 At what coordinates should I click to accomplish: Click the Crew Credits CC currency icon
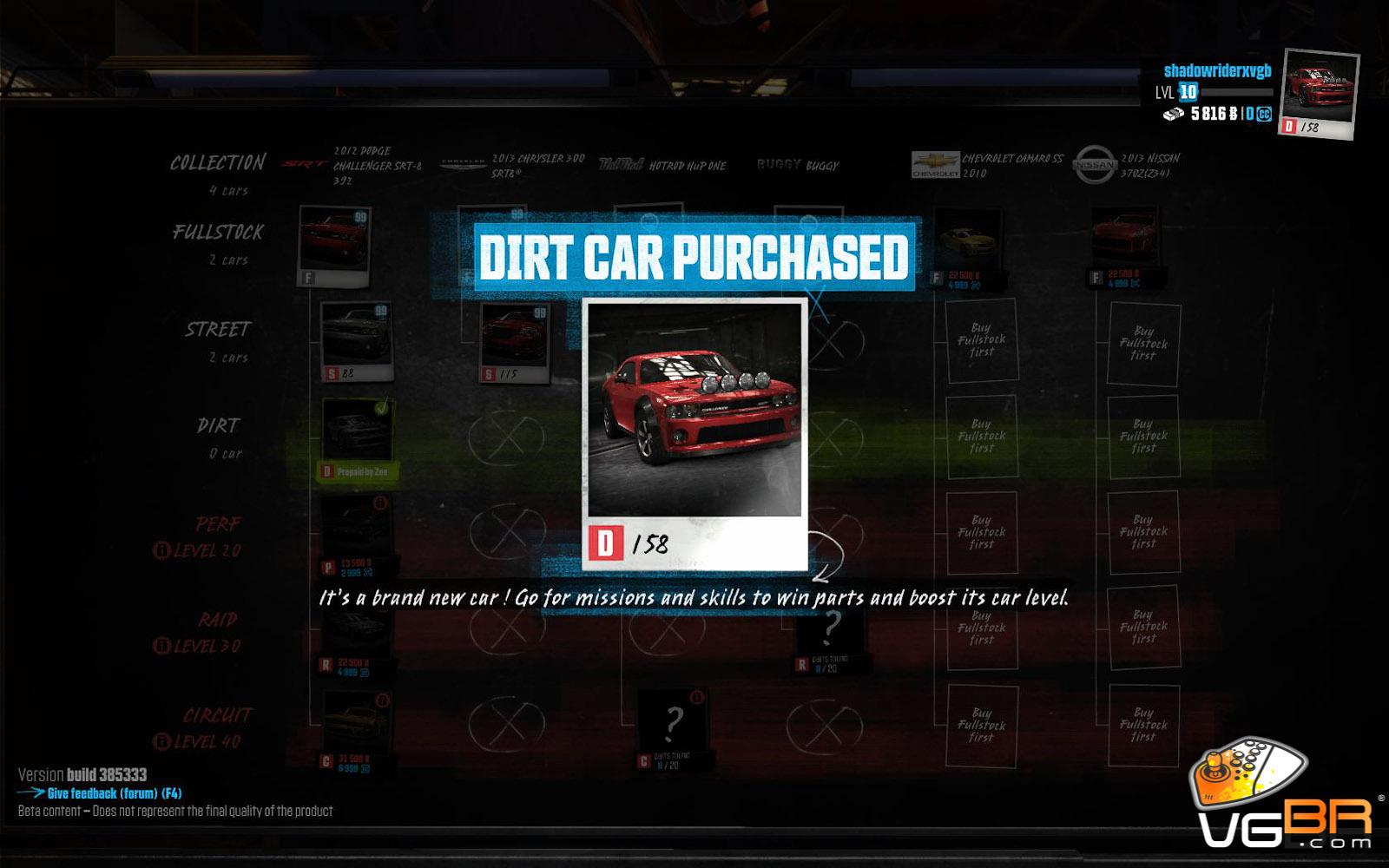(1263, 114)
